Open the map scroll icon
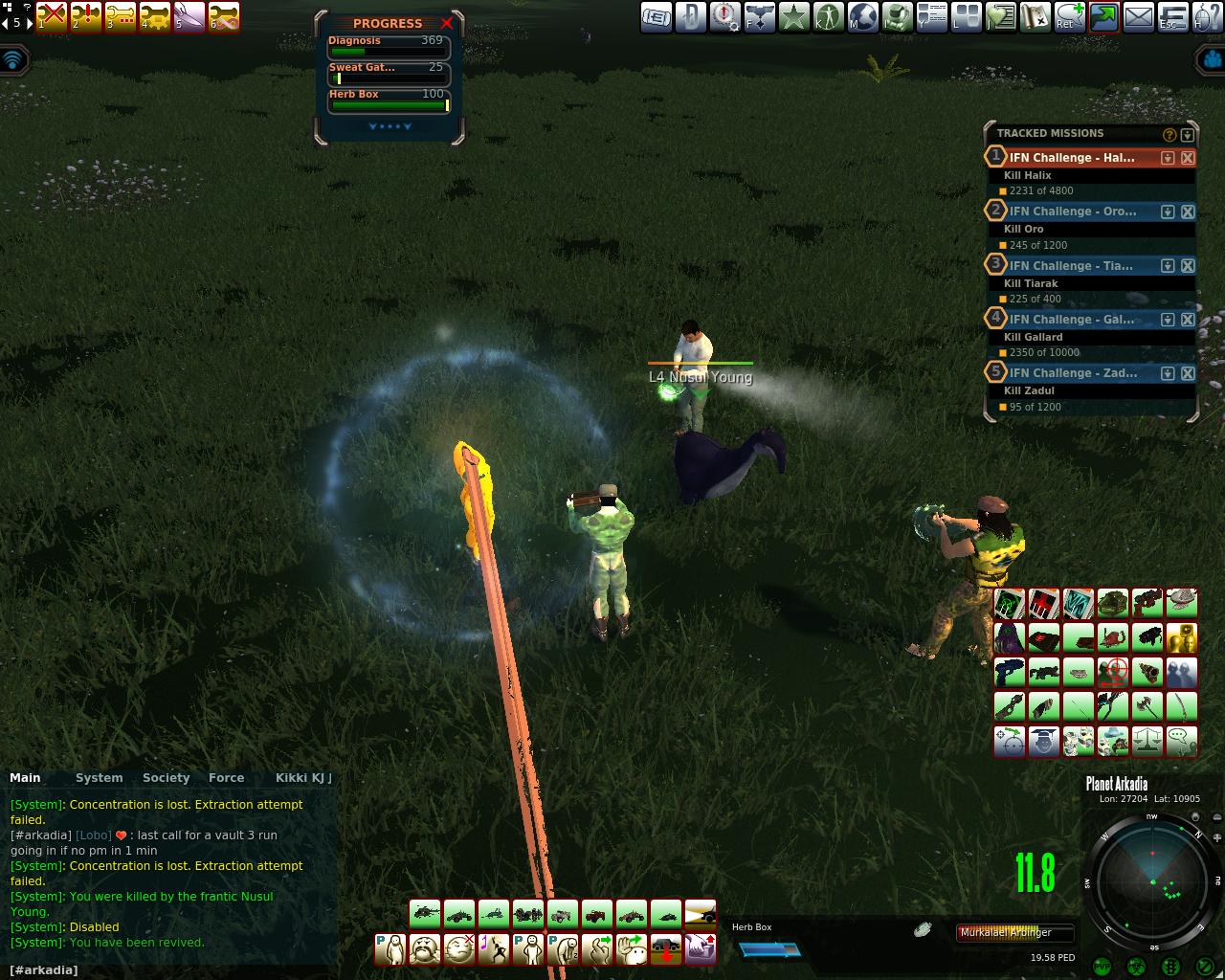Screen dimensions: 1225x980 pyautogui.click(x=1035, y=17)
